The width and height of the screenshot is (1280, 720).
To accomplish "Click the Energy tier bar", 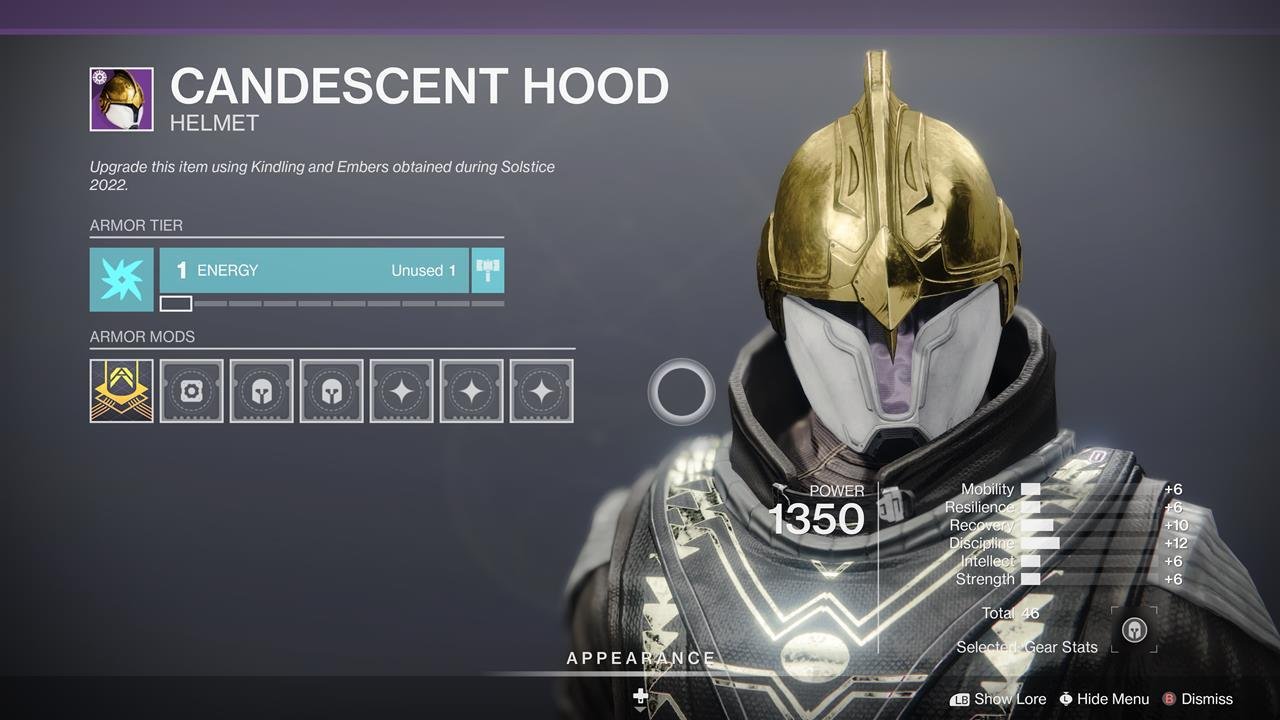I will pyautogui.click(x=314, y=271).
